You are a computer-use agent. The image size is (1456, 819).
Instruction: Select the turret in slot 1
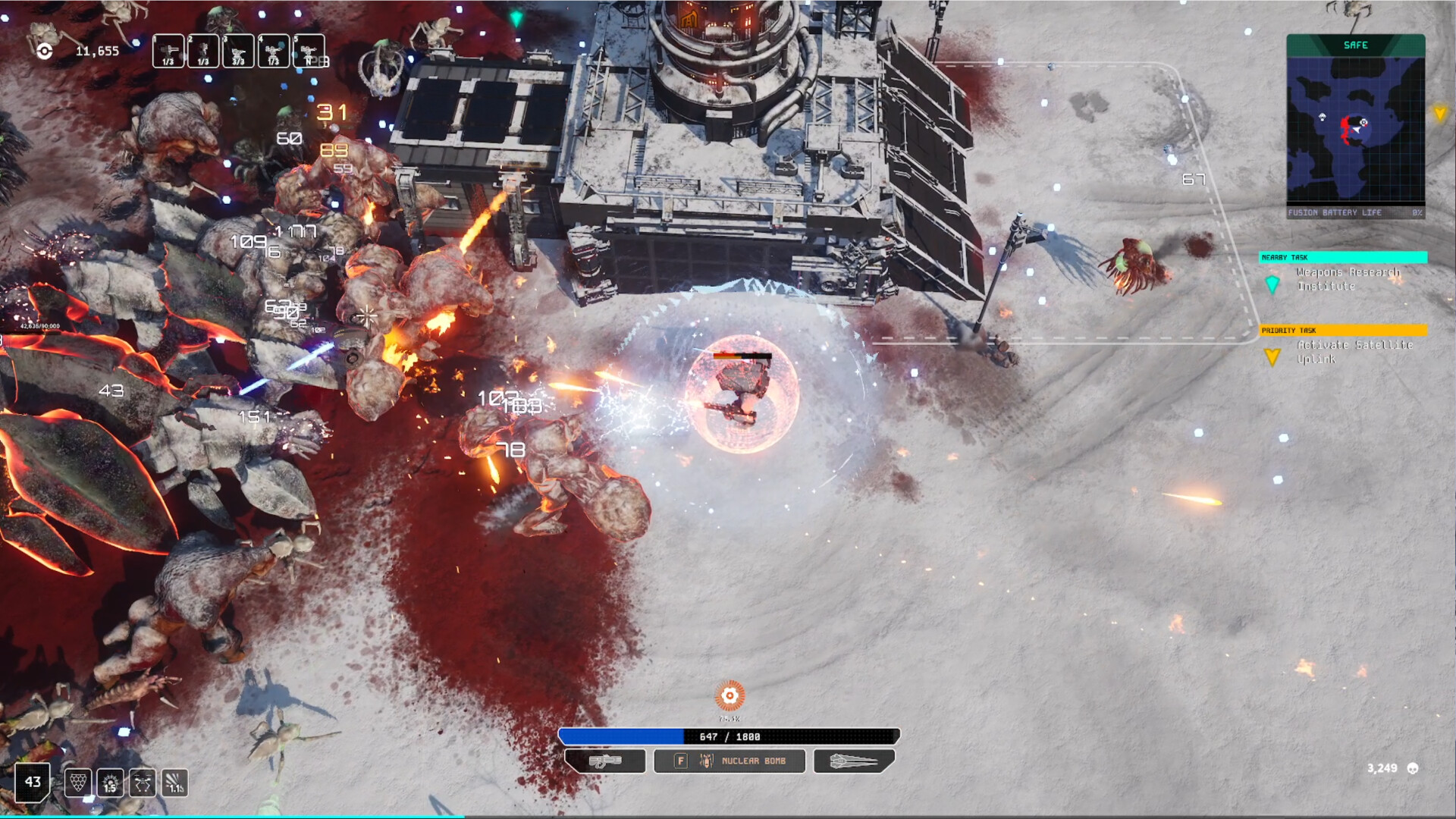pyautogui.click(x=168, y=52)
